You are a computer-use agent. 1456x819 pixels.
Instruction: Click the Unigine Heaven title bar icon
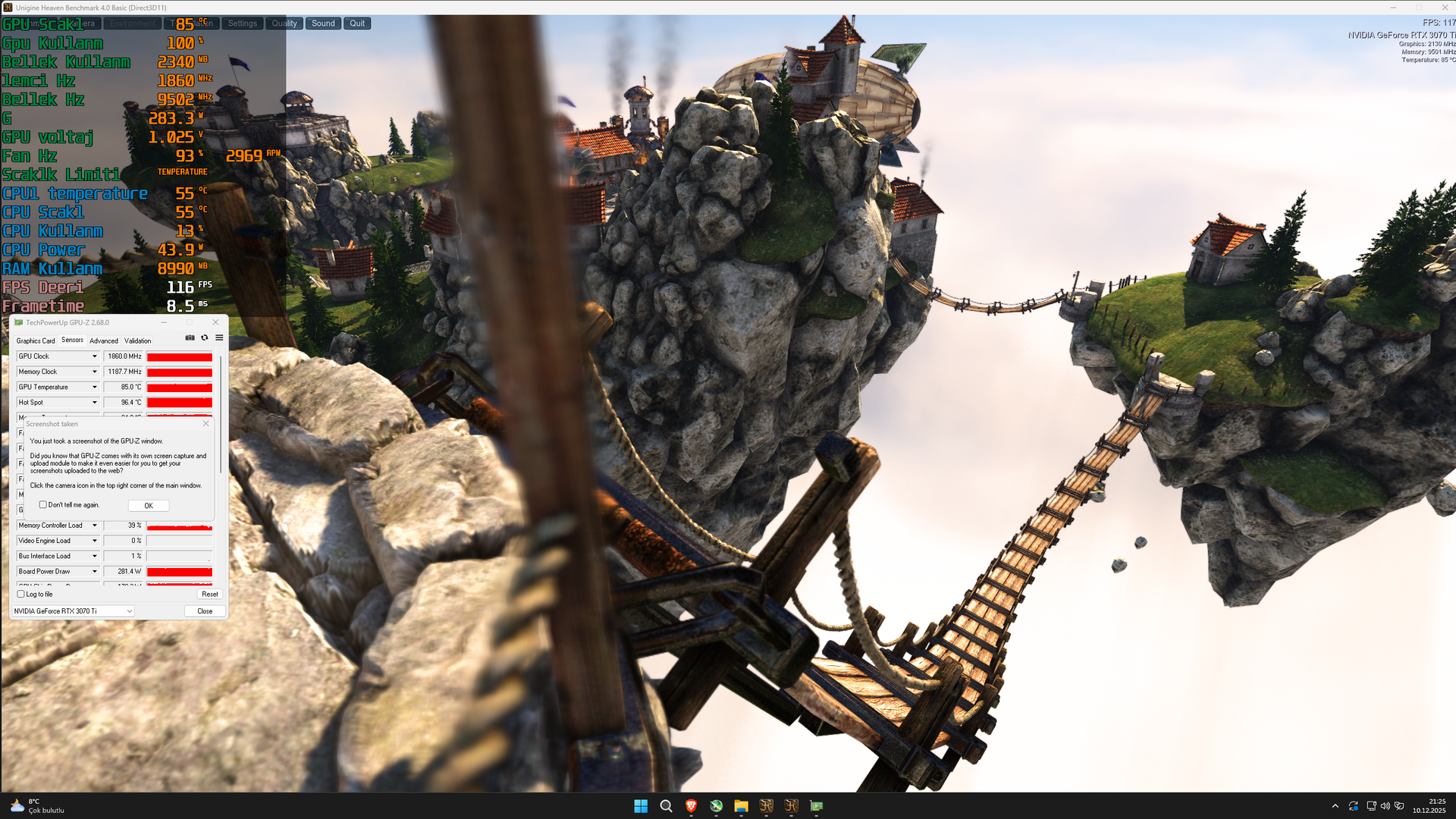8,8
